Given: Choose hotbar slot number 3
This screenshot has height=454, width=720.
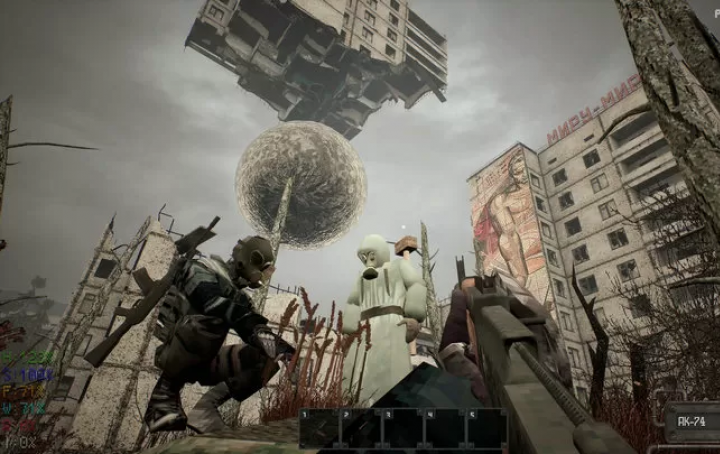Looking at the screenshot, I should click(403, 428).
